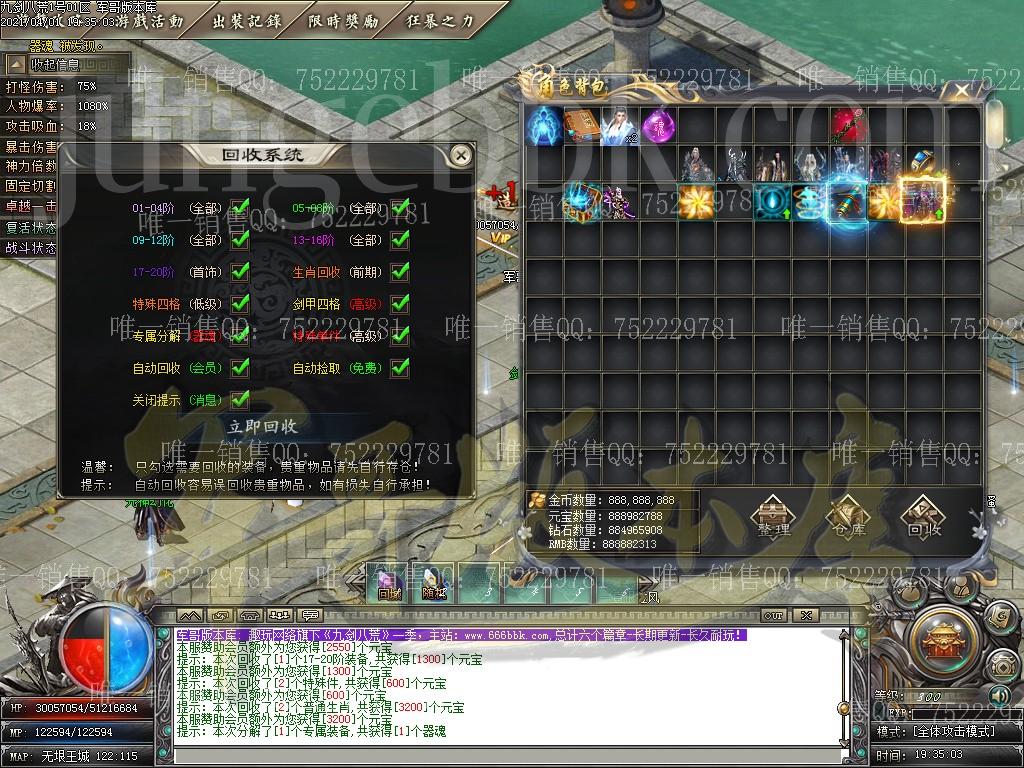This screenshot has width=1024, height=768.
Task: Select the purple soul orb item
Action: (x=659, y=126)
